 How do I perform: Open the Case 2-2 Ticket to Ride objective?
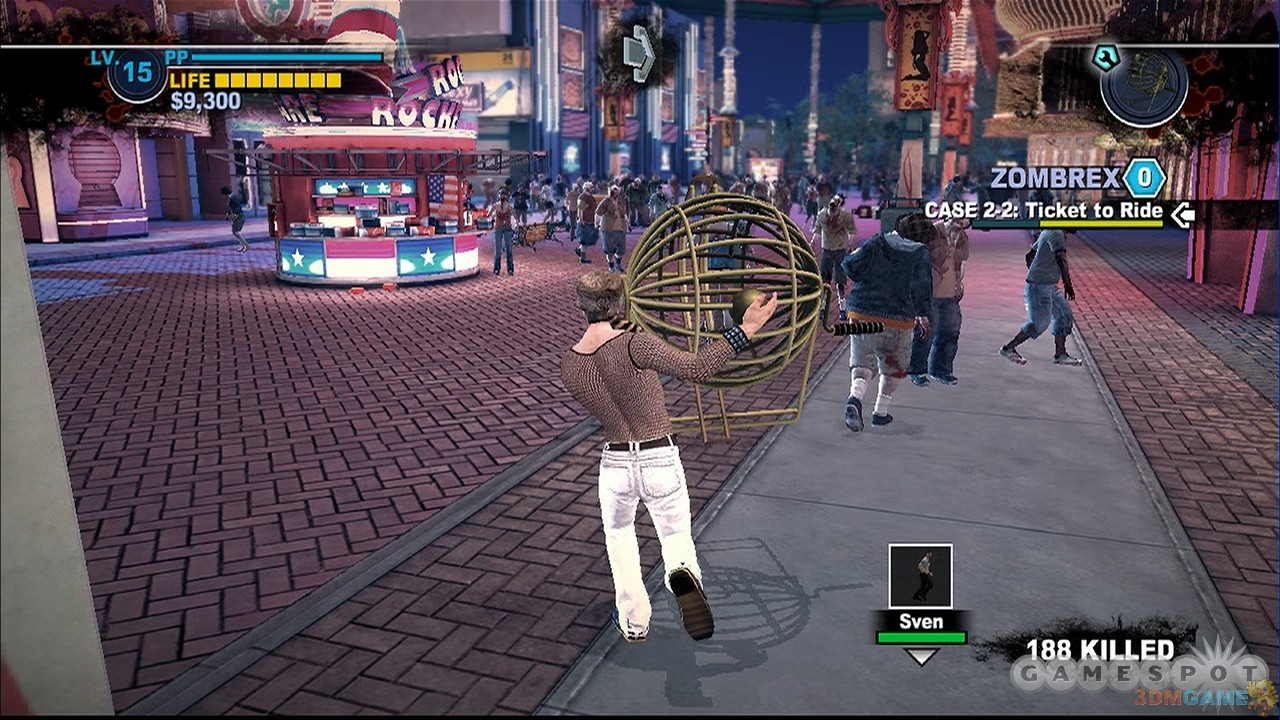point(1043,211)
